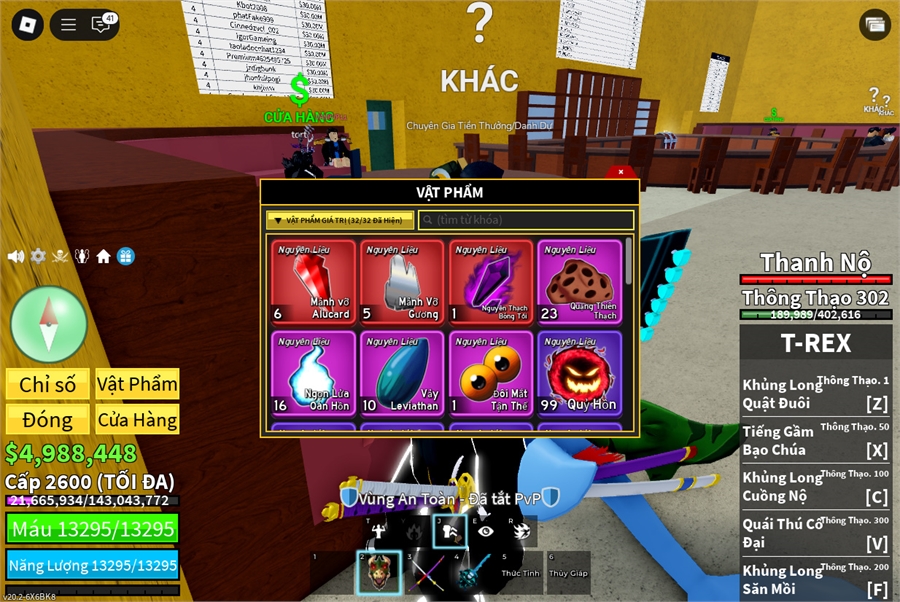900x602 pixels.
Task: Click the blue gift box icon
Action: (x=126, y=256)
